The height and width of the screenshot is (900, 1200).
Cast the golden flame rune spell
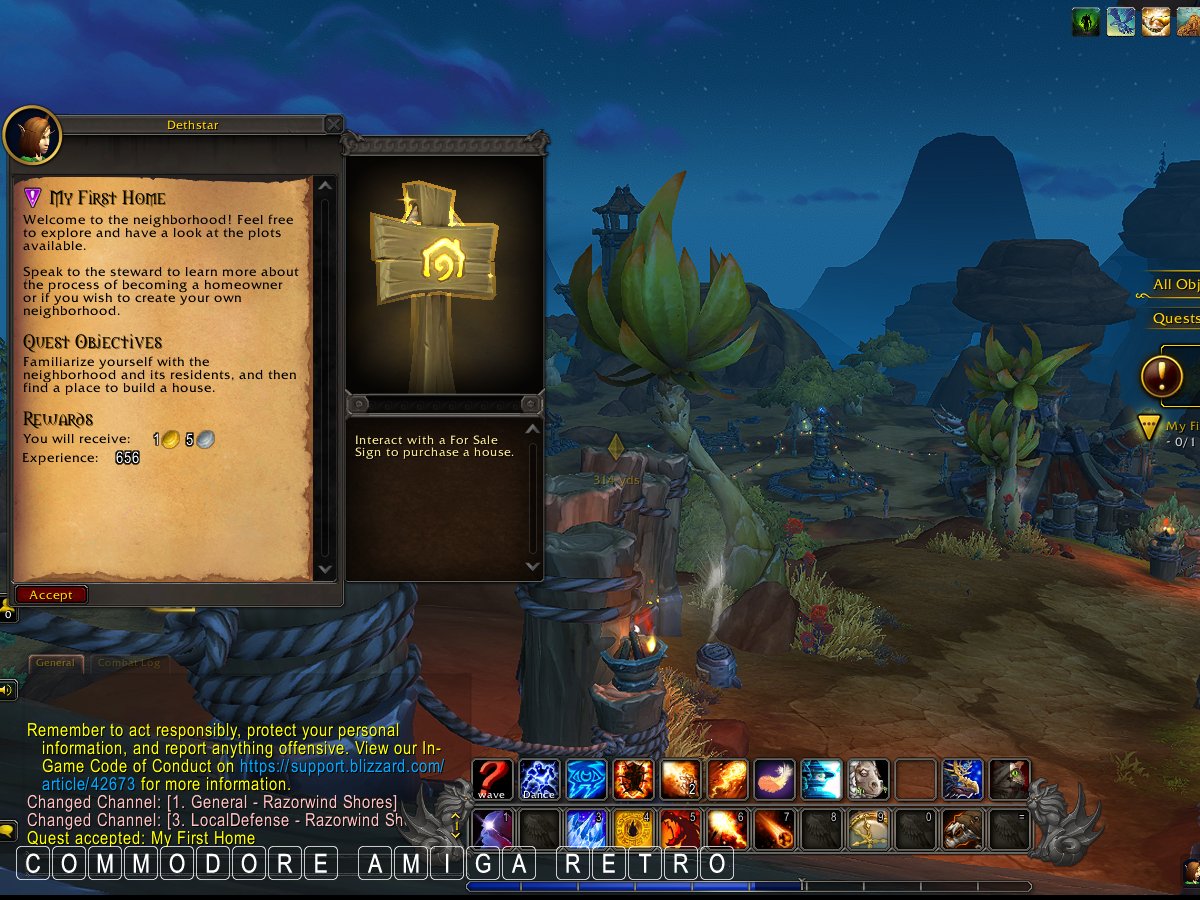click(633, 829)
